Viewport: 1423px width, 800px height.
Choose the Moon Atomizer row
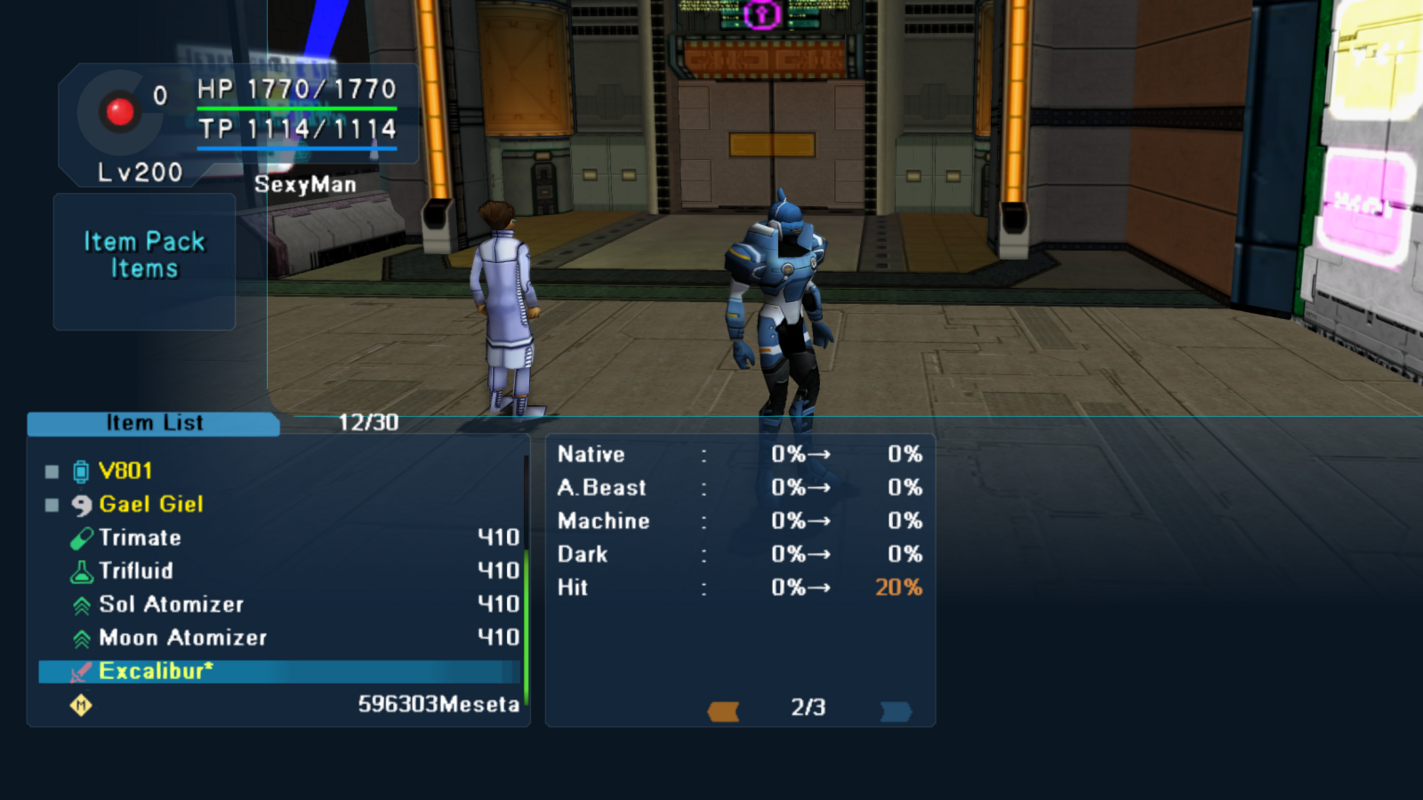click(x=182, y=638)
